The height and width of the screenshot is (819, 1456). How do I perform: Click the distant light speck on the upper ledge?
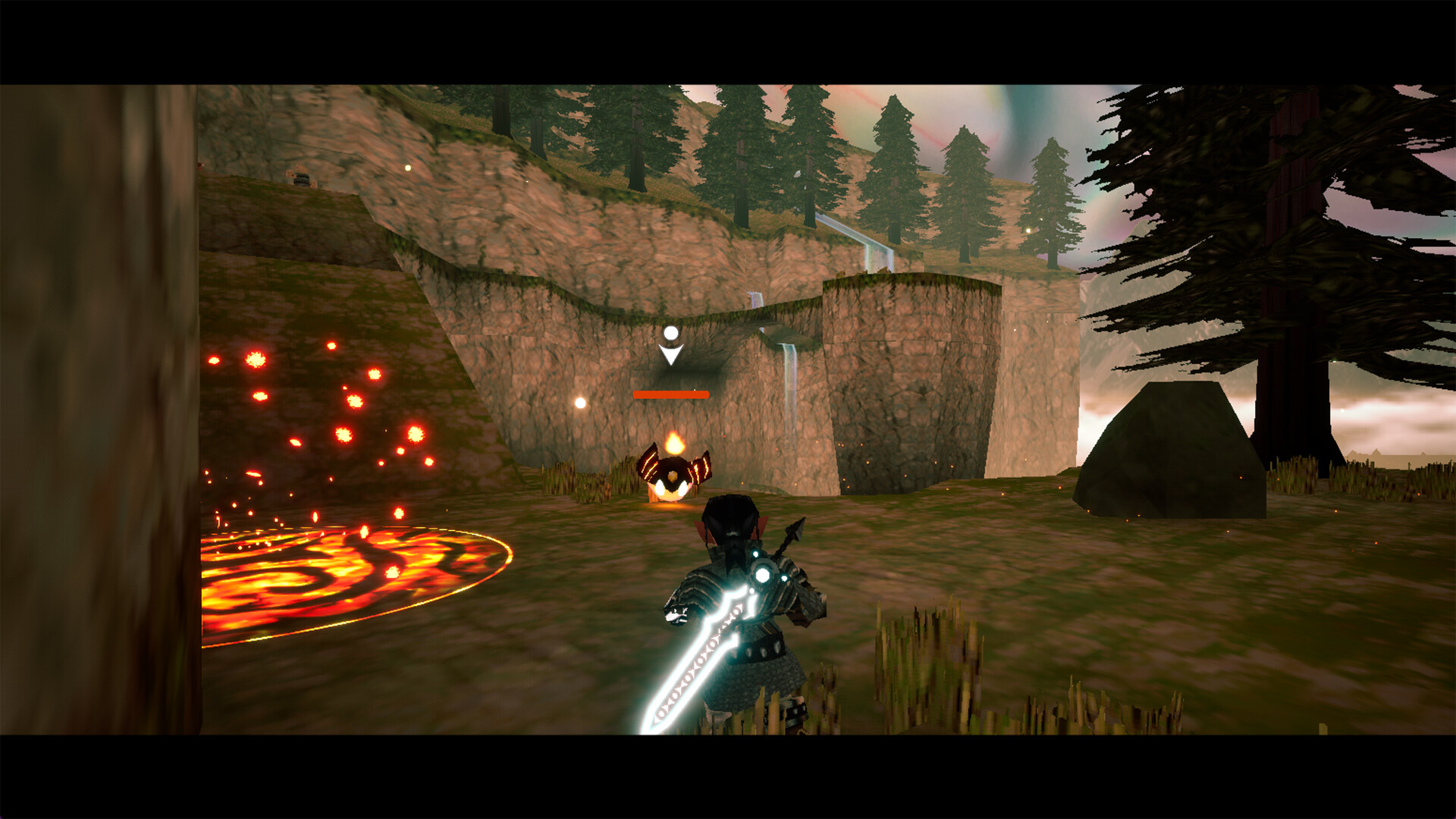[x=409, y=168]
